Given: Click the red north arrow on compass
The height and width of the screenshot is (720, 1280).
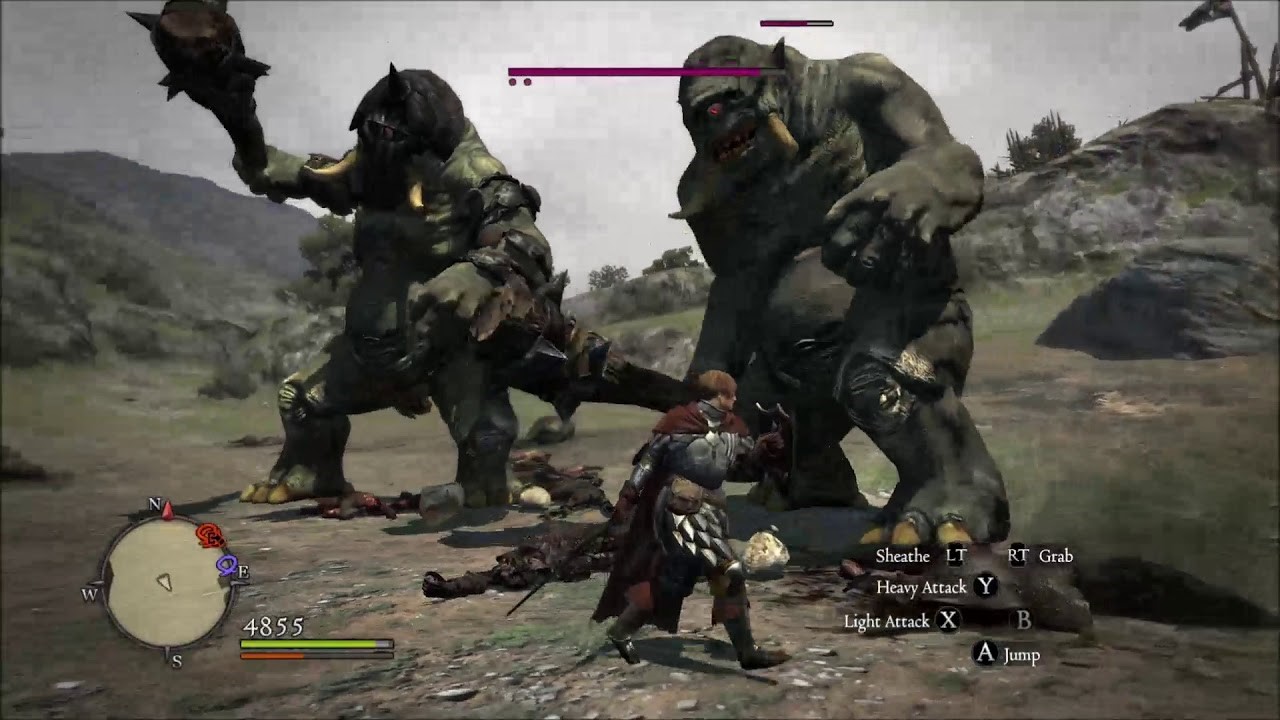Looking at the screenshot, I should (x=168, y=511).
